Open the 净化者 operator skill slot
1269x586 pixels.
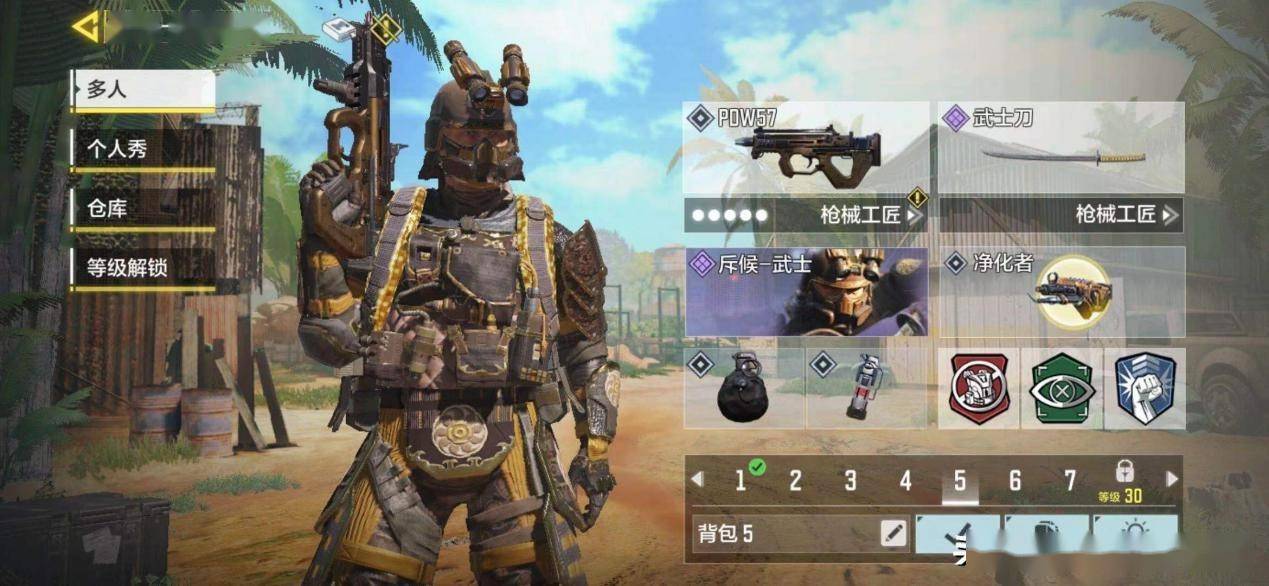pos(1062,292)
